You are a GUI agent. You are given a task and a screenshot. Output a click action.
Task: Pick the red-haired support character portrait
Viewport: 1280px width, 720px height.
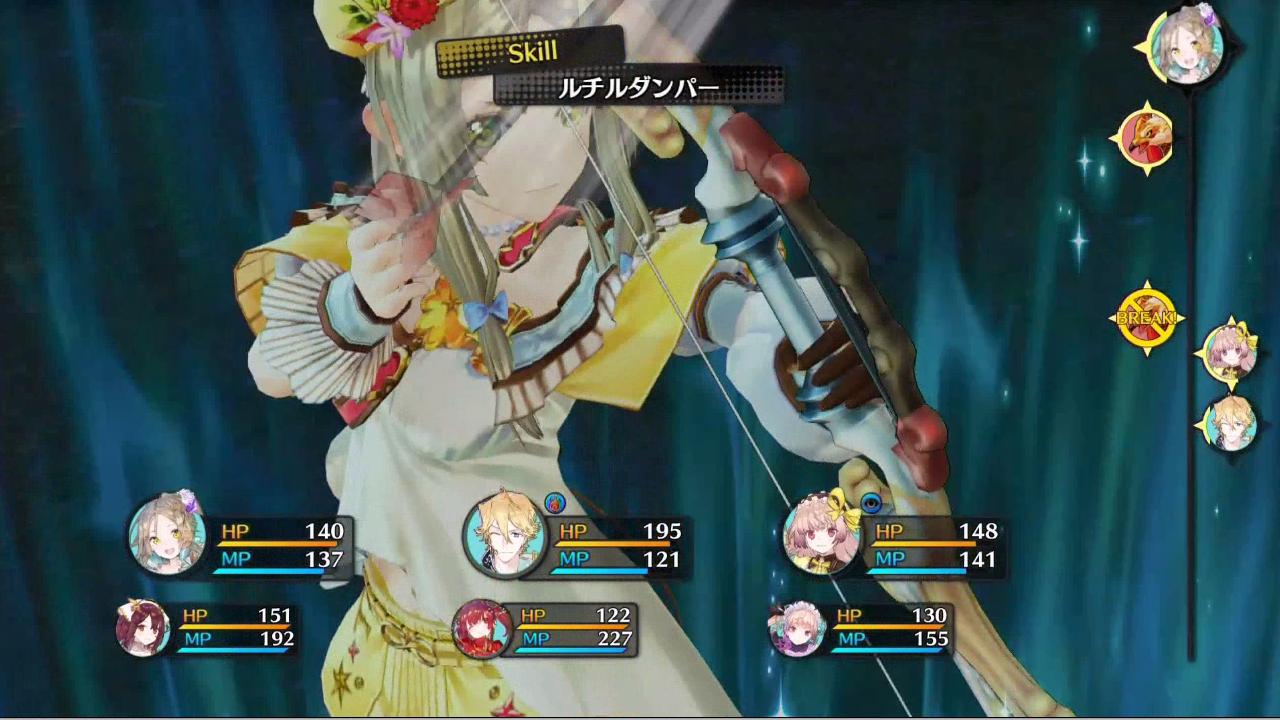coord(481,628)
